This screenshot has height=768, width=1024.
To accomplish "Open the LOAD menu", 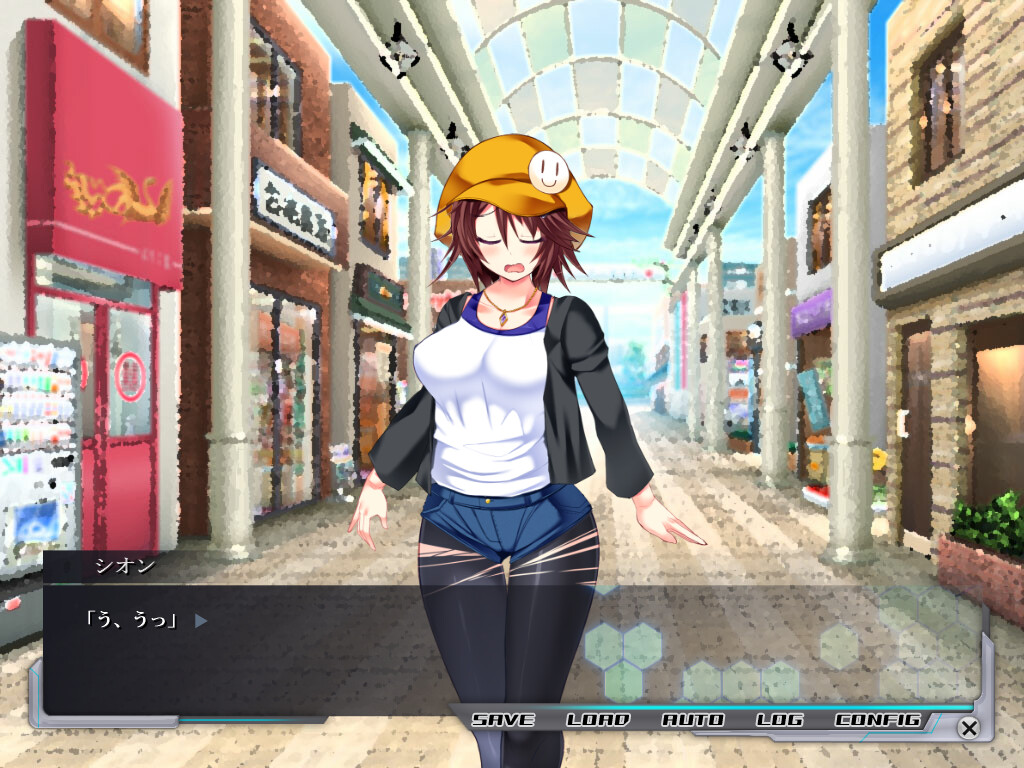I will pyautogui.click(x=598, y=720).
